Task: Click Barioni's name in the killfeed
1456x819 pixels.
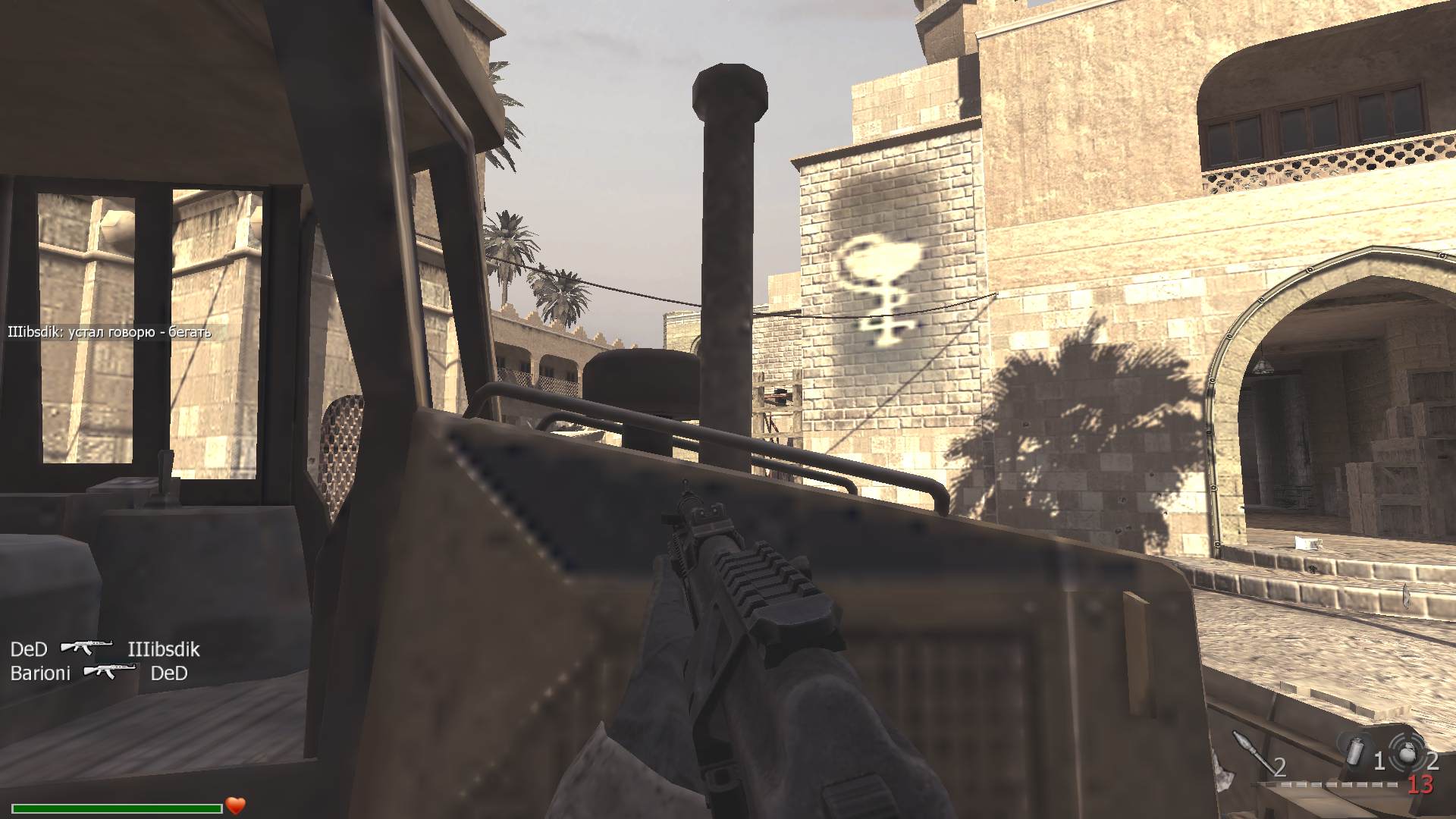Action: (x=41, y=673)
